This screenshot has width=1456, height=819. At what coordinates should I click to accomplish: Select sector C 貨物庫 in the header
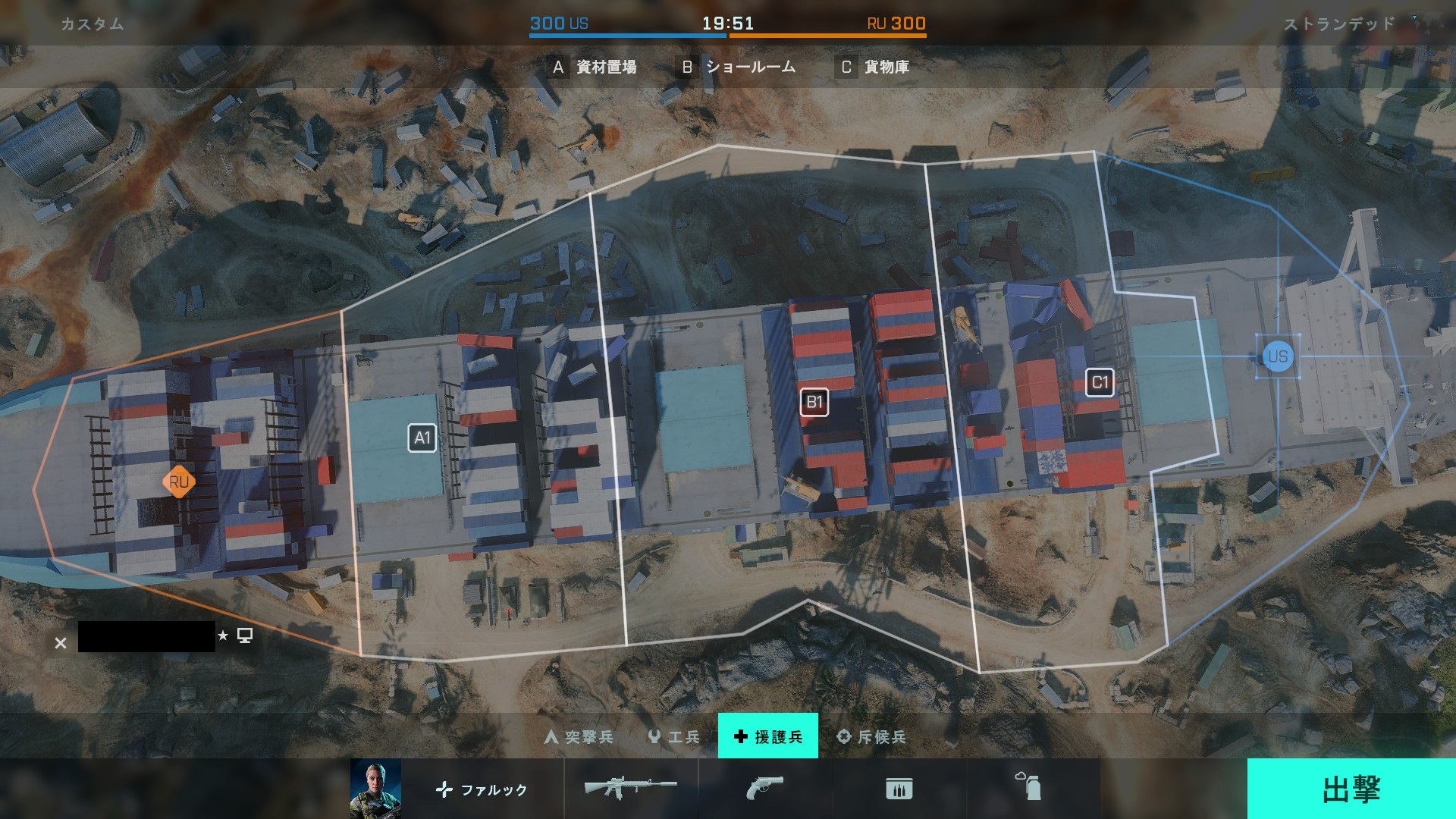(x=874, y=67)
